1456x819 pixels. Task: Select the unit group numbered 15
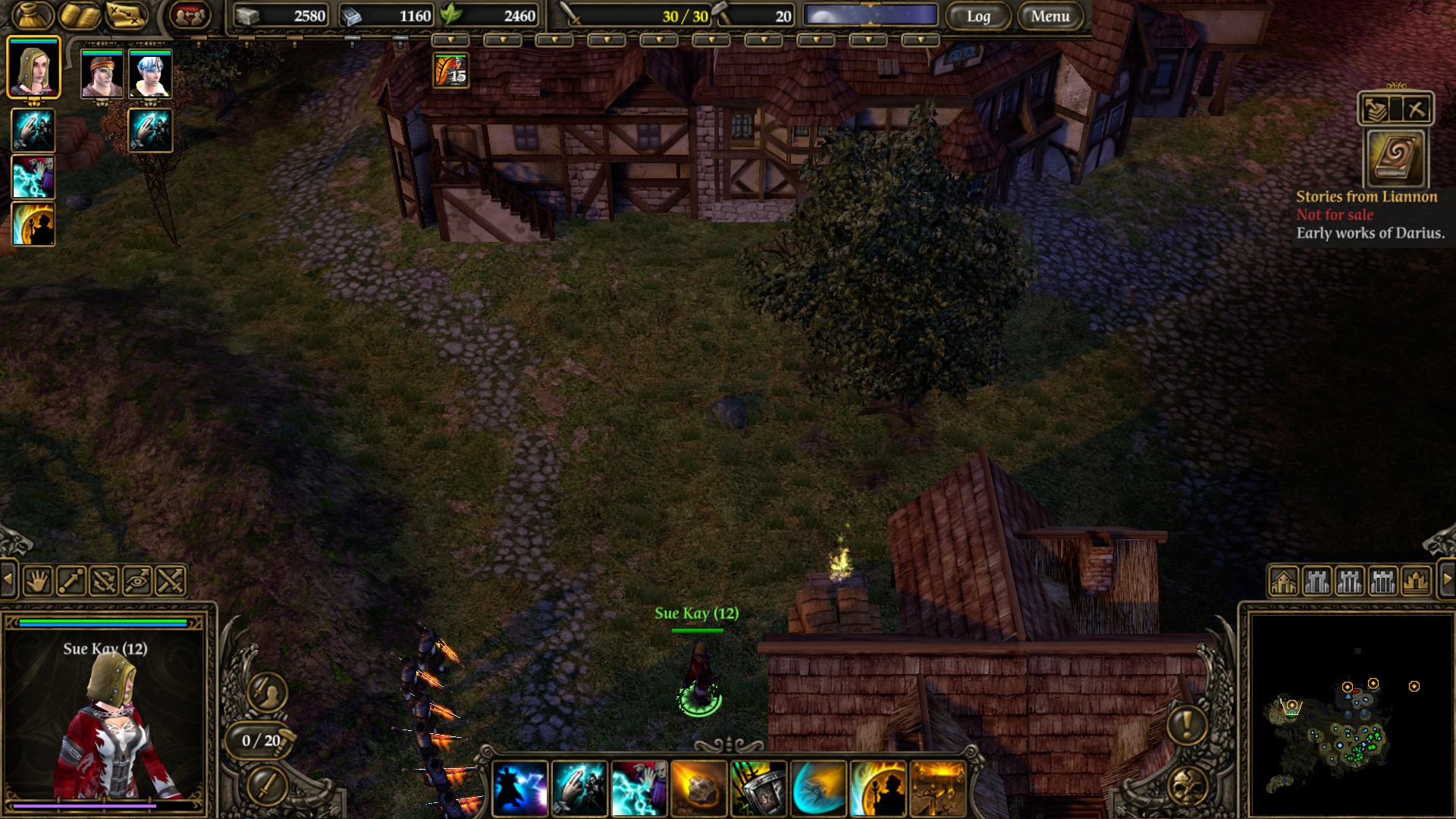pos(450,71)
